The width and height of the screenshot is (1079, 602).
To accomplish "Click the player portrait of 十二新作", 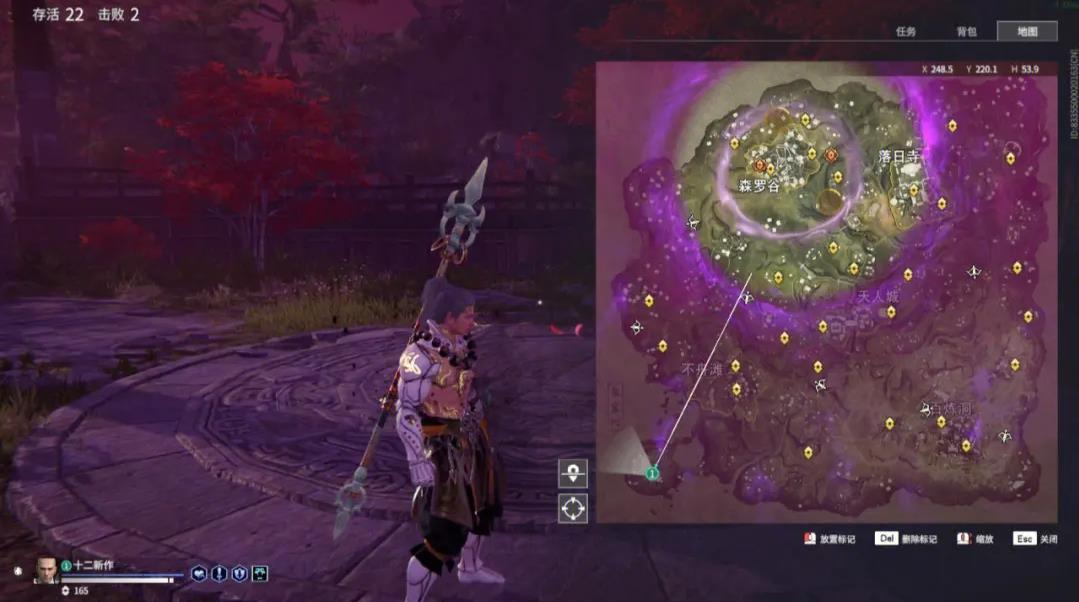I will click(46, 570).
